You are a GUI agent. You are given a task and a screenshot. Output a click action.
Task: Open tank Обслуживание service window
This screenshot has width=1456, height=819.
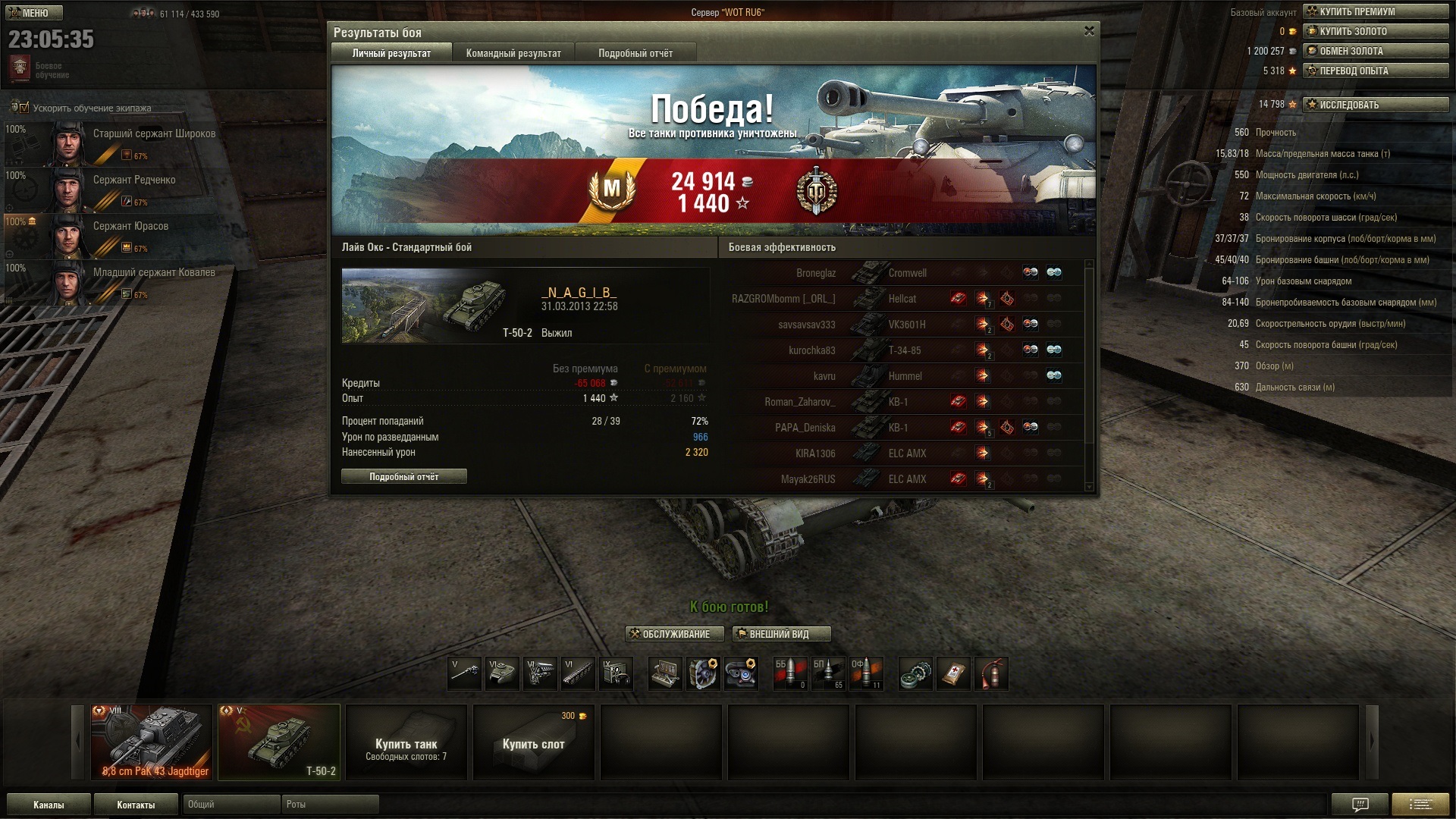(674, 634)
